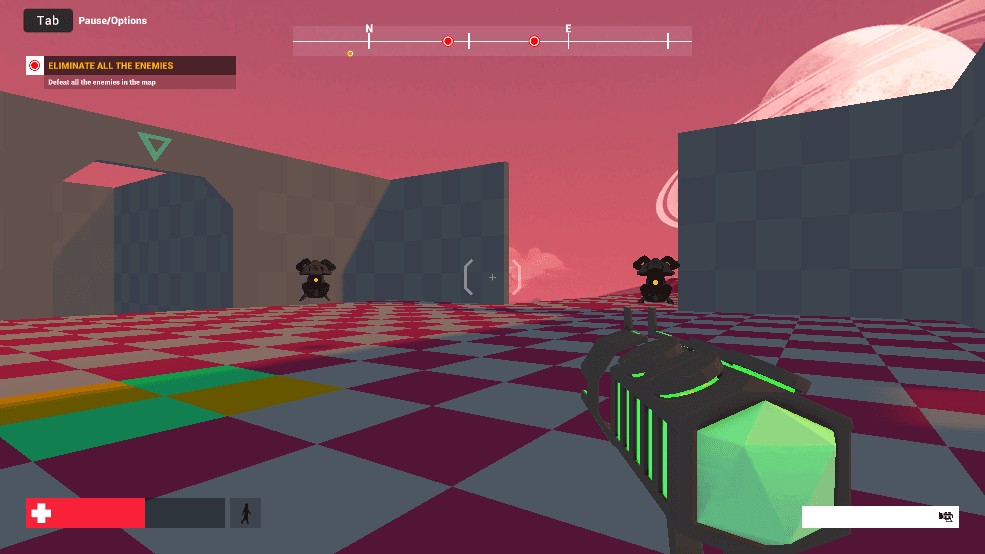The height and width of the screenshot is (554, 985).
Task: Toggle the standing figure stance icon
Action: [x=245, y=513]
